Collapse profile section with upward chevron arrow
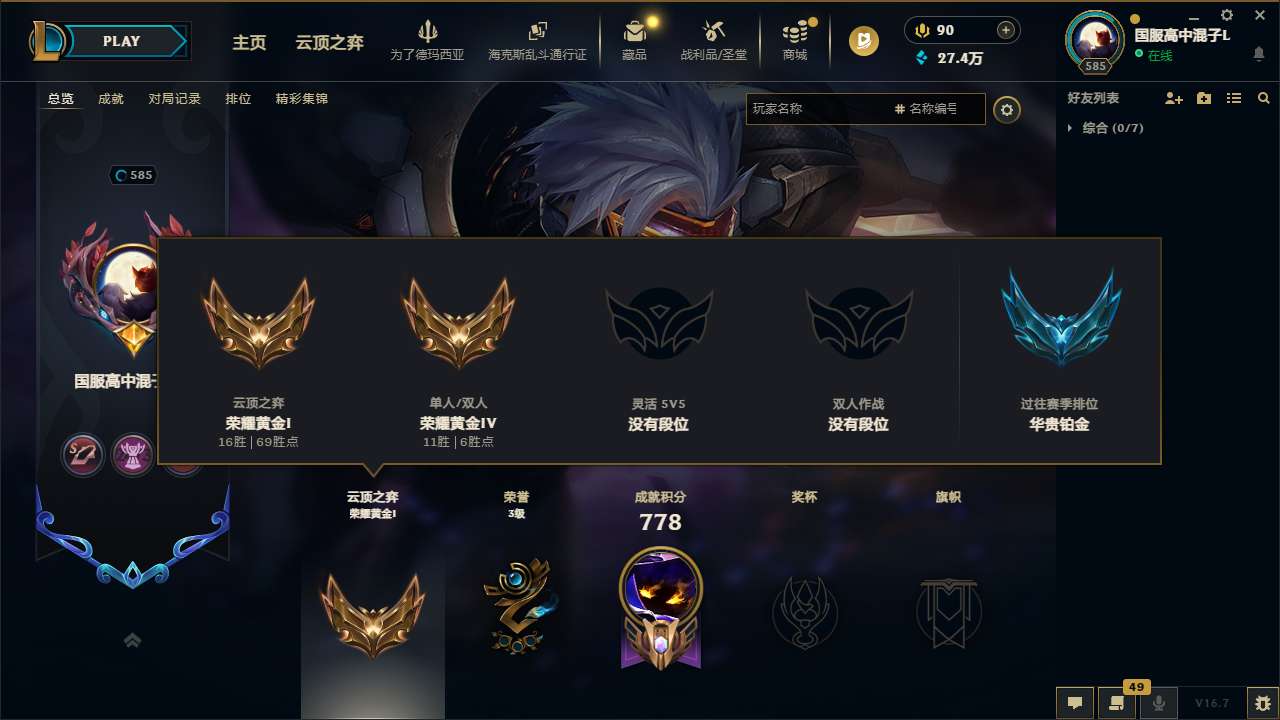1280x720 pixels. coord(132,639)
